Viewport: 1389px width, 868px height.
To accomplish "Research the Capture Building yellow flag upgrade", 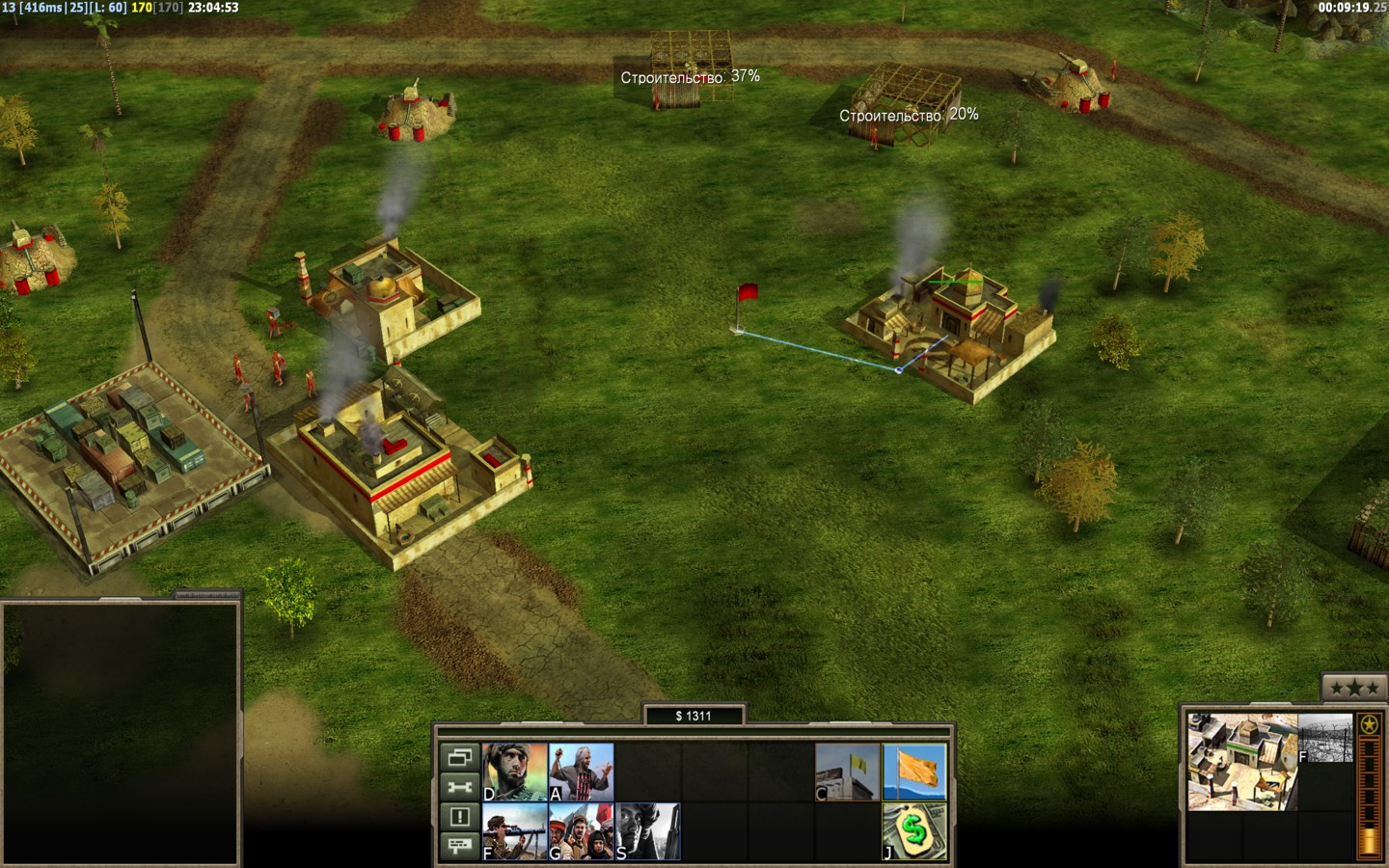I will click(848, 772).
